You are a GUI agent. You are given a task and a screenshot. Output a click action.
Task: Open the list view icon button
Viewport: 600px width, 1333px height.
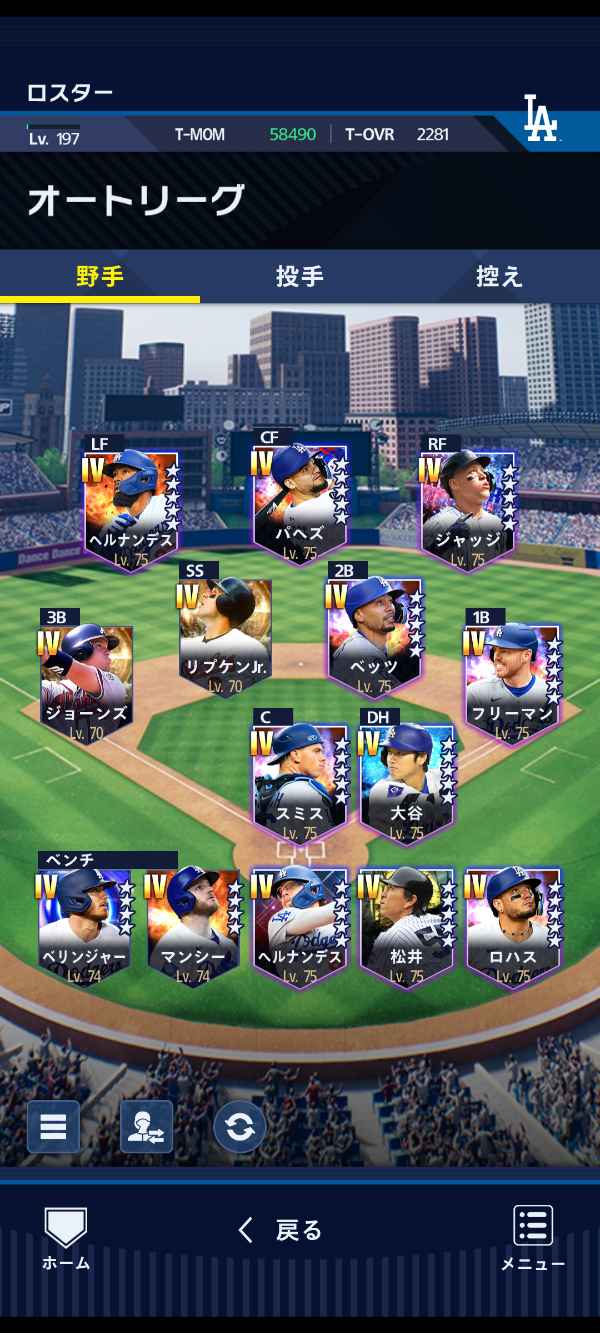(53, 1127)
